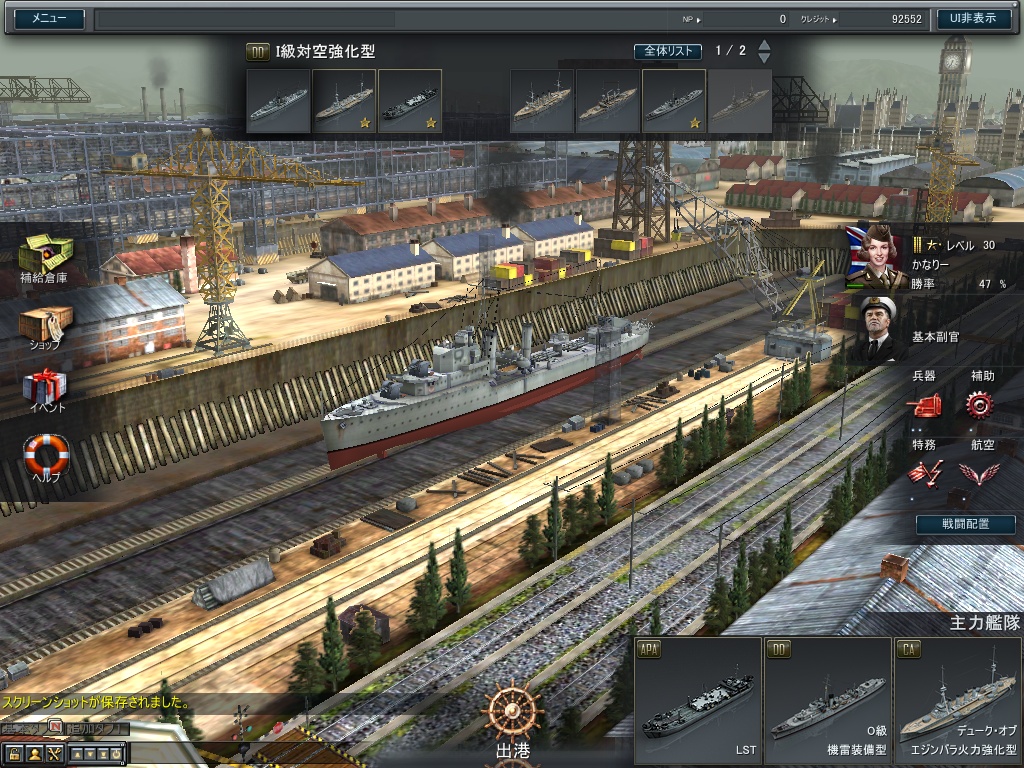Open the 補給倉庫 supply warehouse
Image resolution: width=1024 pixels, height=768 pixels.
[x=45, y=255]
